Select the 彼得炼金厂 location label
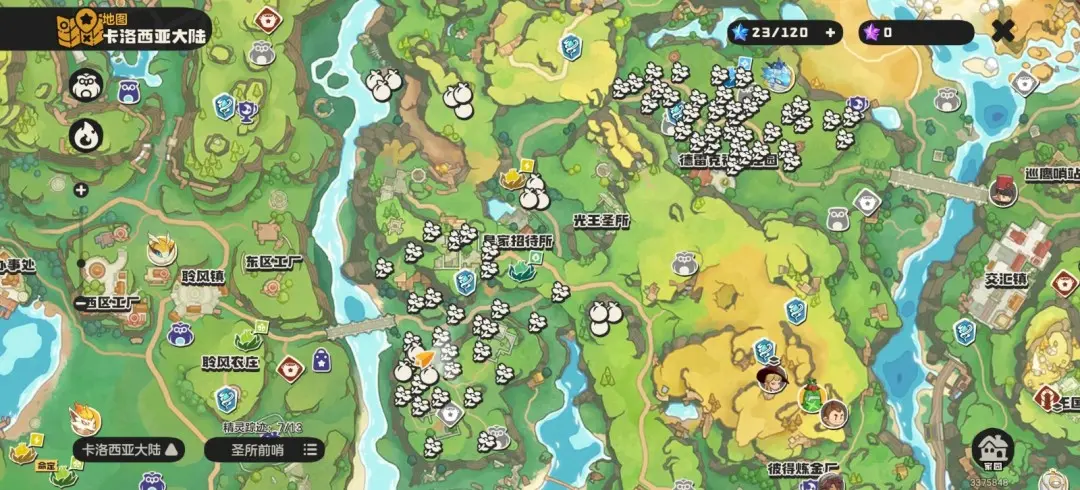1080x490 pixels. coord(802,468)
